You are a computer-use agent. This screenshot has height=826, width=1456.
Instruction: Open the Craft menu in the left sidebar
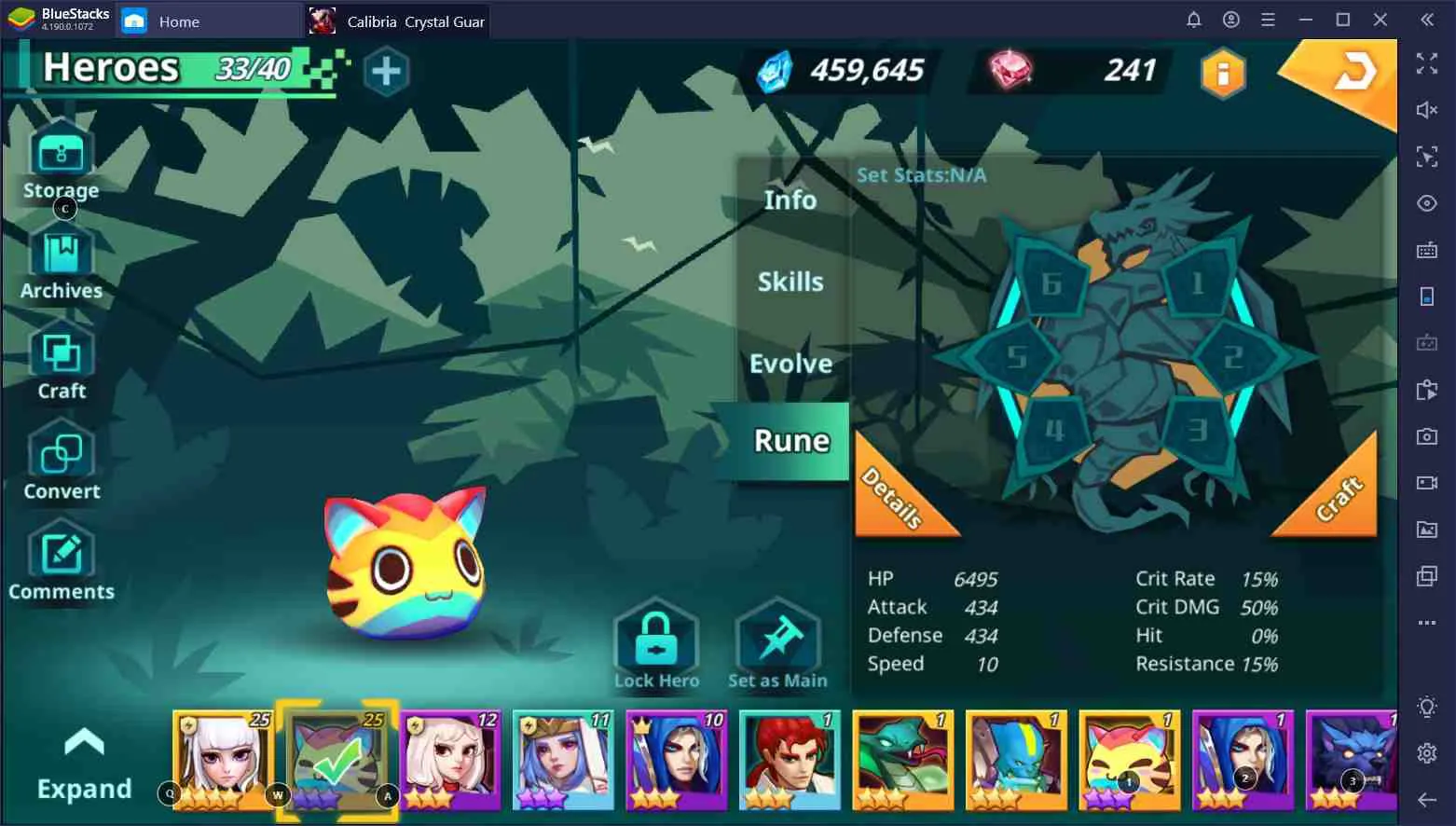coord(60,359)
